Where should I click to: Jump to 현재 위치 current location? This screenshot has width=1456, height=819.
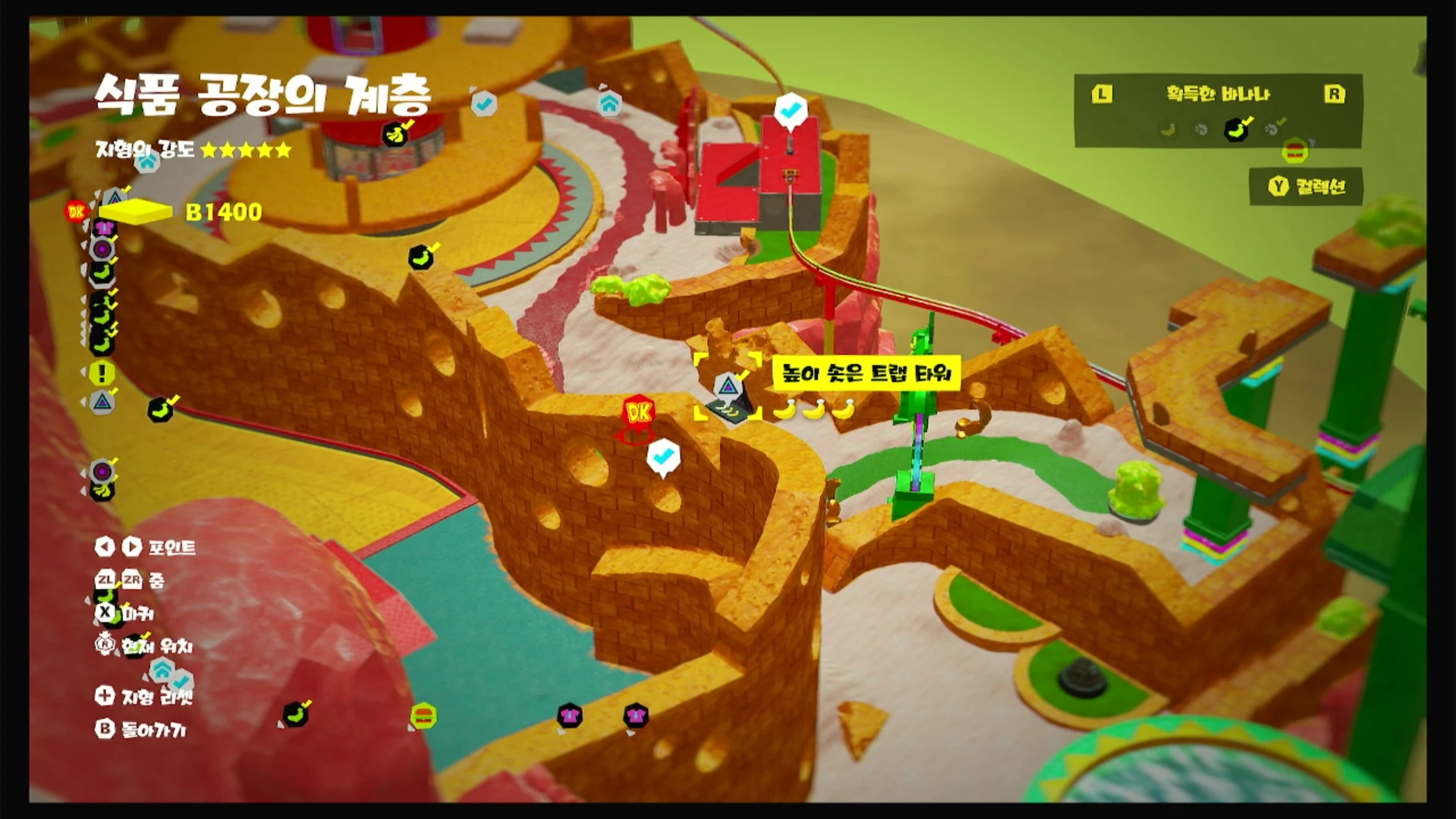point(145,646)
